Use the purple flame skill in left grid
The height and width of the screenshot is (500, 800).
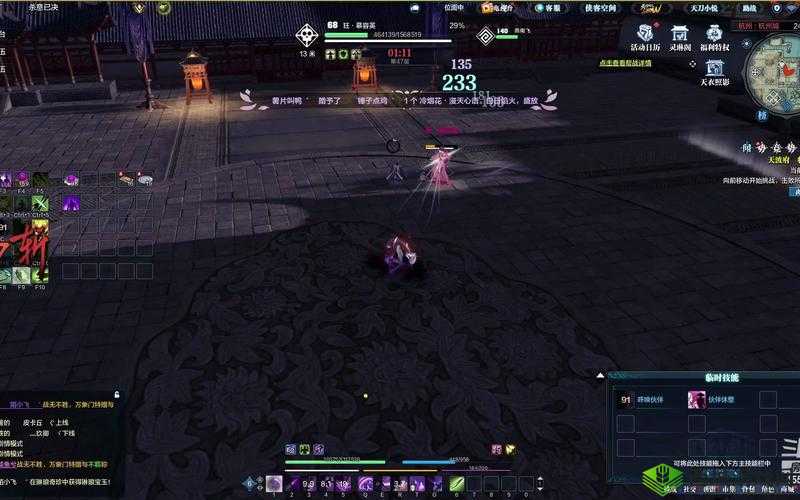(x=71, y=204)
